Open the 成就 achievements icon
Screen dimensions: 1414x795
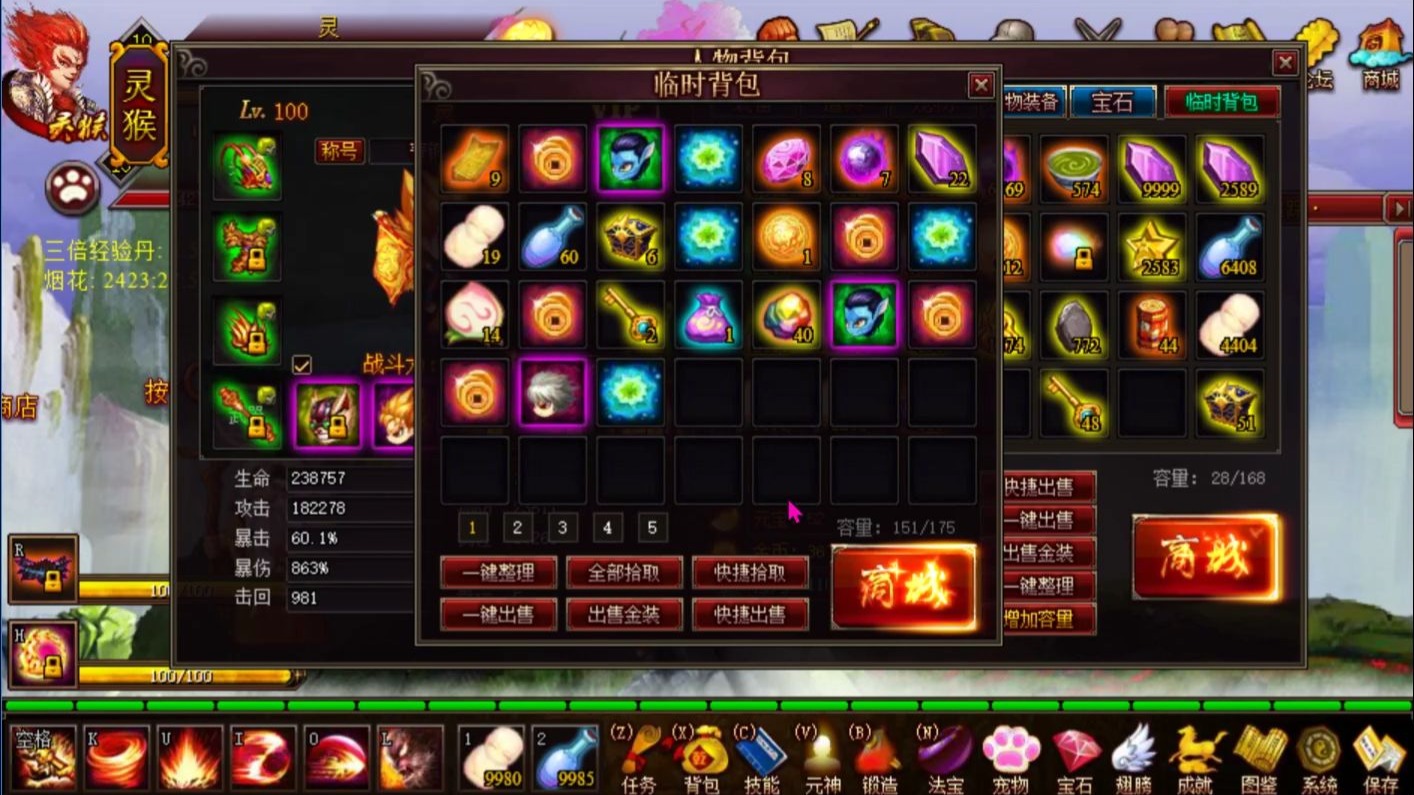pos(1197,750)
